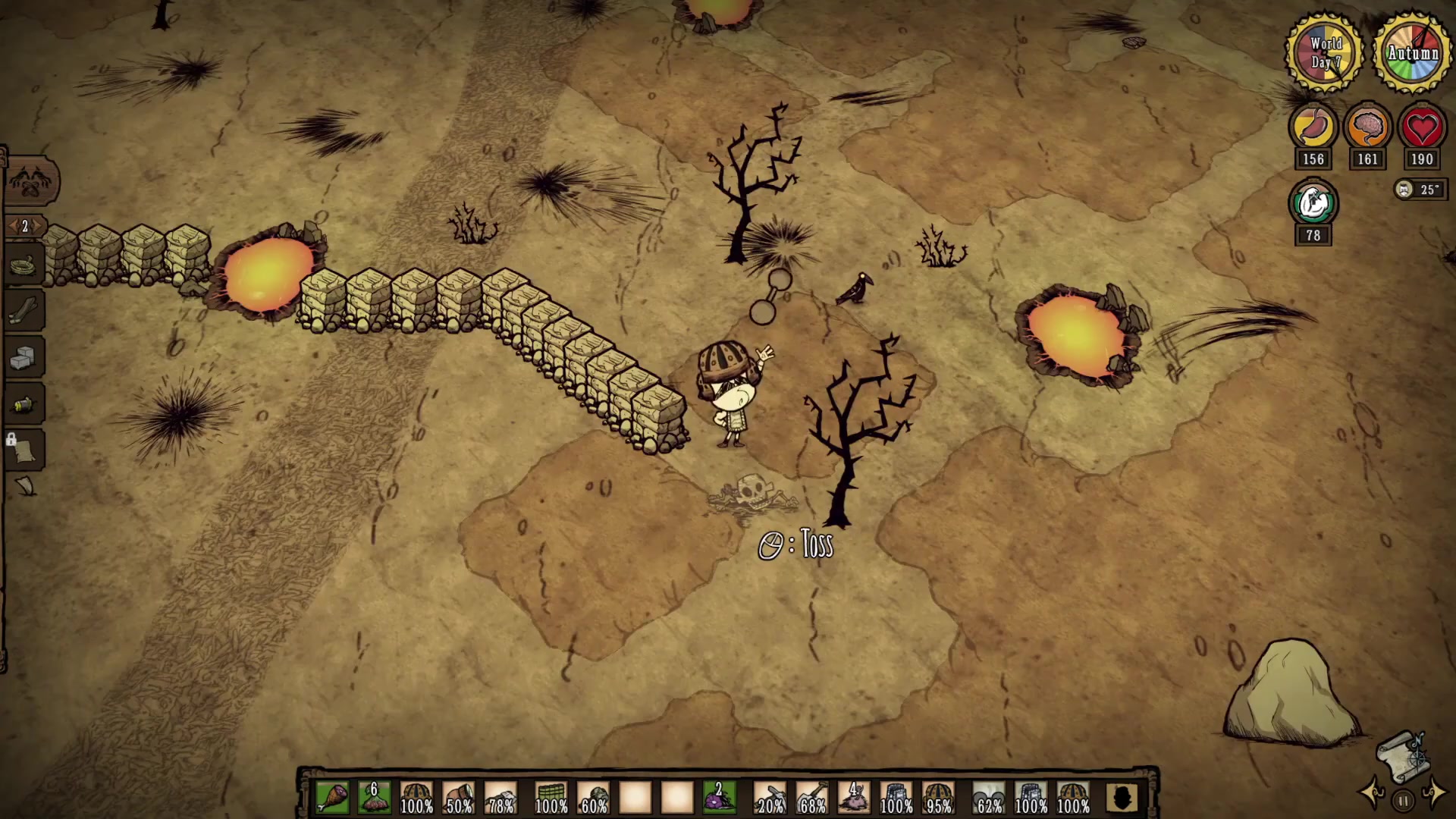This screenshot has height=819, width=1456.
Task: Select the 62% durability item slot
Action: pos(989,798)
